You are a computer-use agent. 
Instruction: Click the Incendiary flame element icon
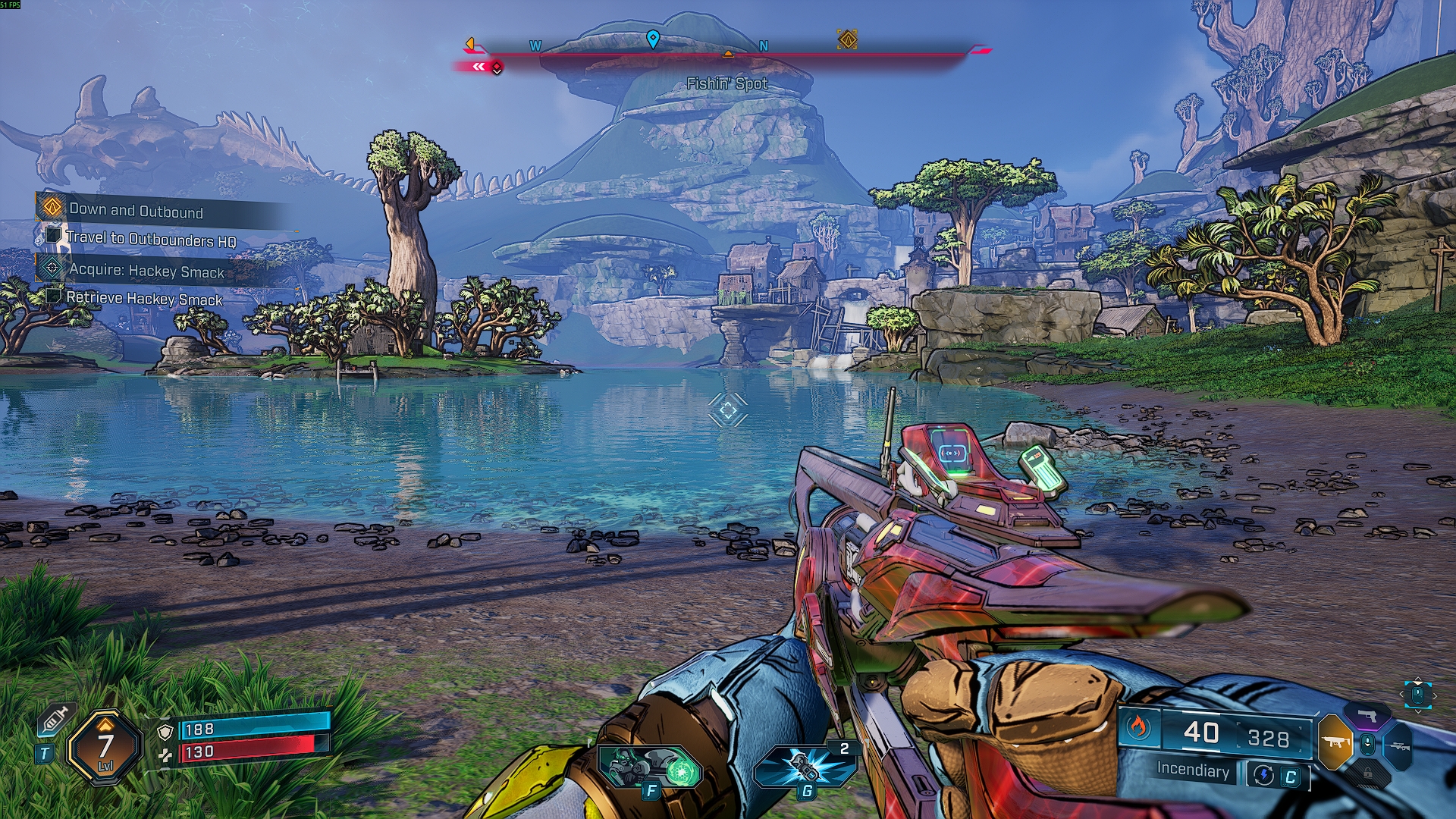pos(1137,728)
